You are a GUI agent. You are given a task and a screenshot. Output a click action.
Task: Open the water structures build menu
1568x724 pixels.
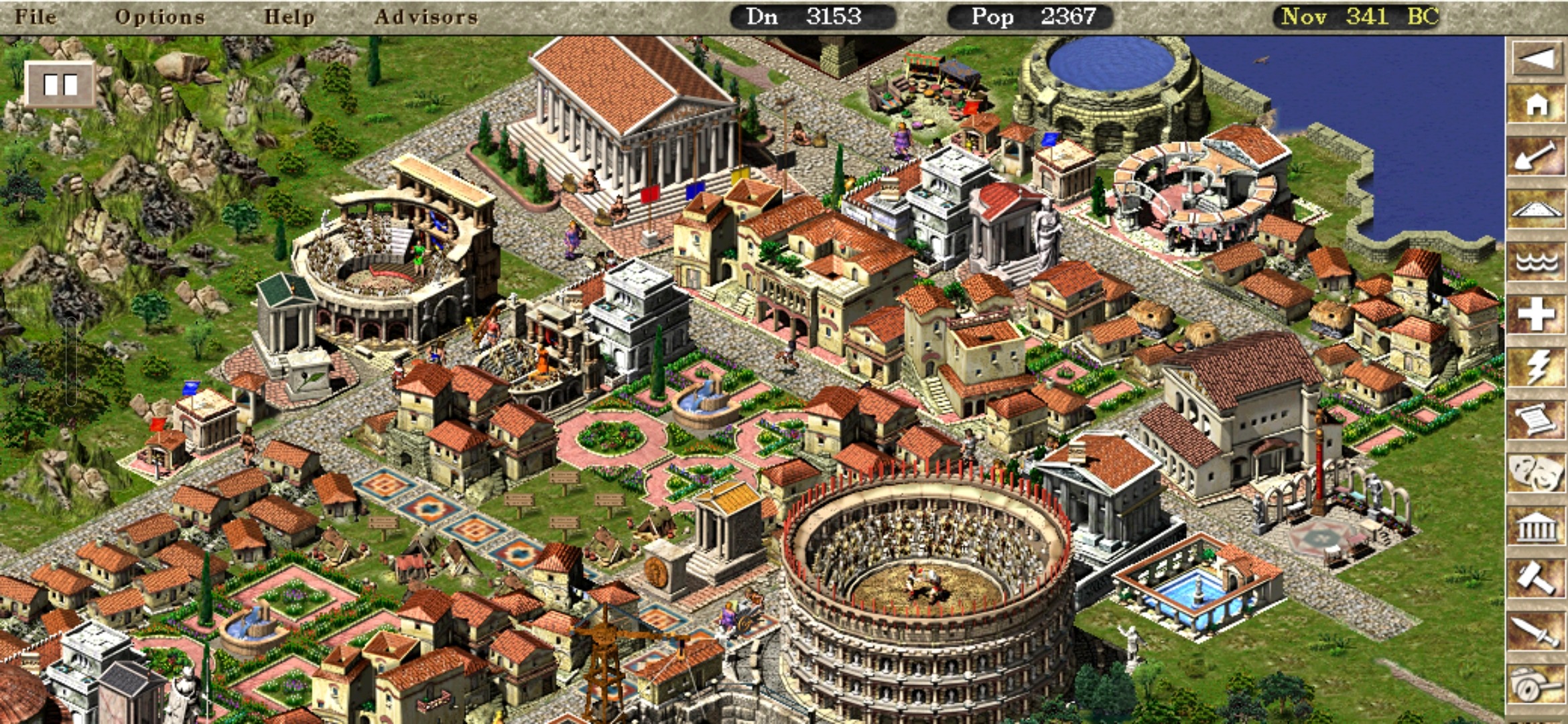(1537, 262)
